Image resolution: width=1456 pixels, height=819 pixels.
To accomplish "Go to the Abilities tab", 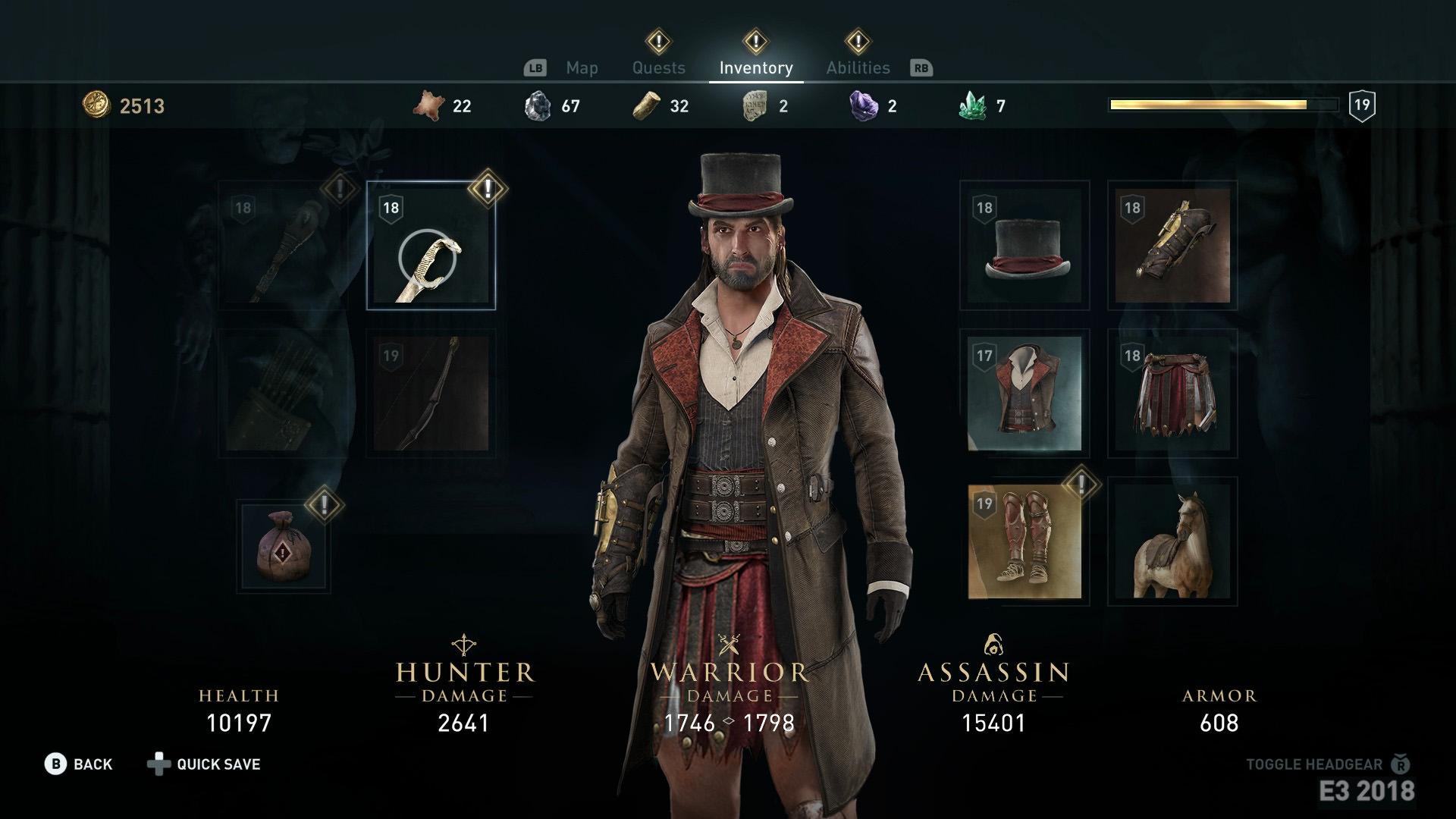I will point(858,68).
